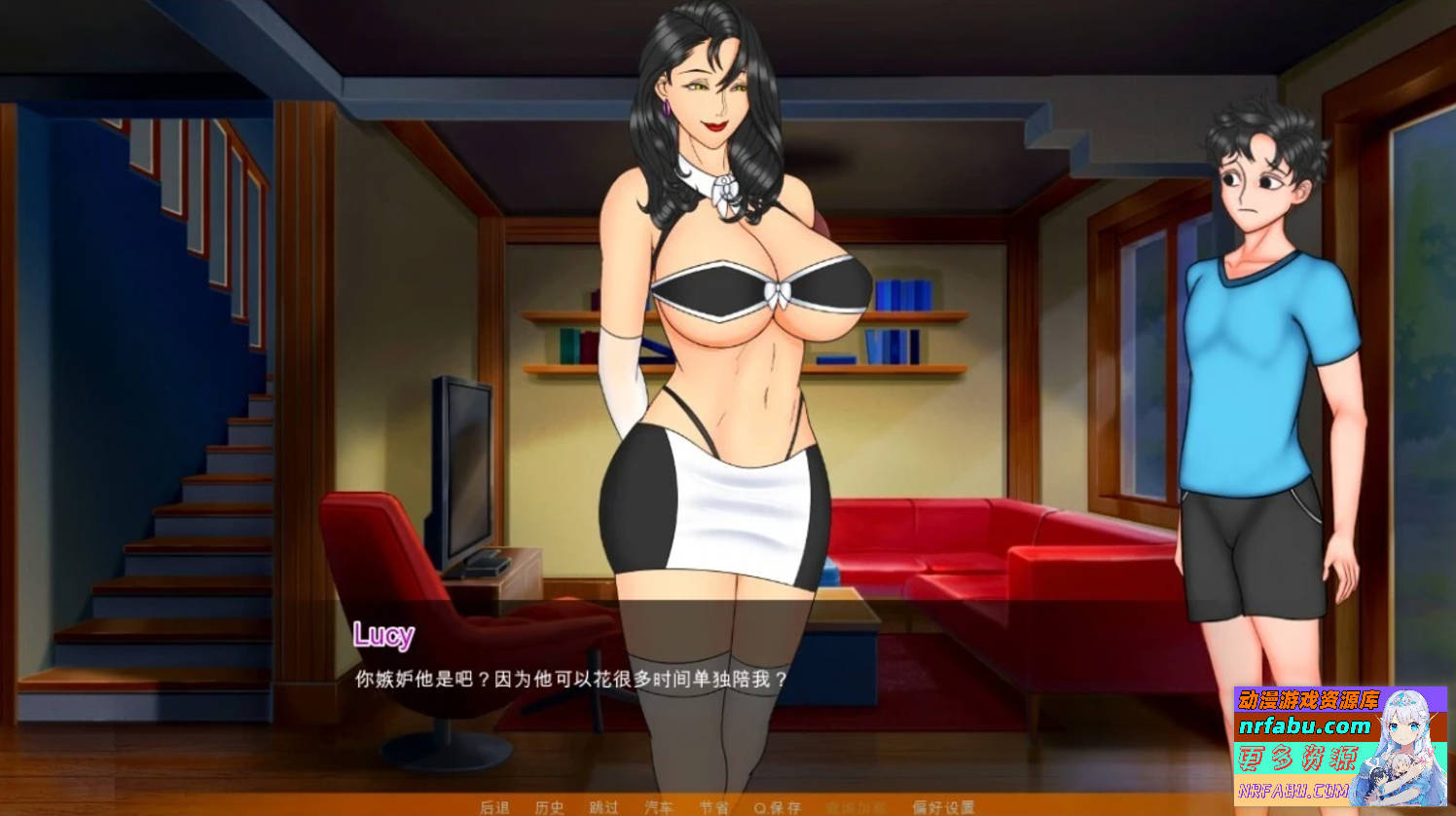Click 后退 to roll back dialogue
The width and height of the screenshot is (1456, 816).
click(496, 806)
